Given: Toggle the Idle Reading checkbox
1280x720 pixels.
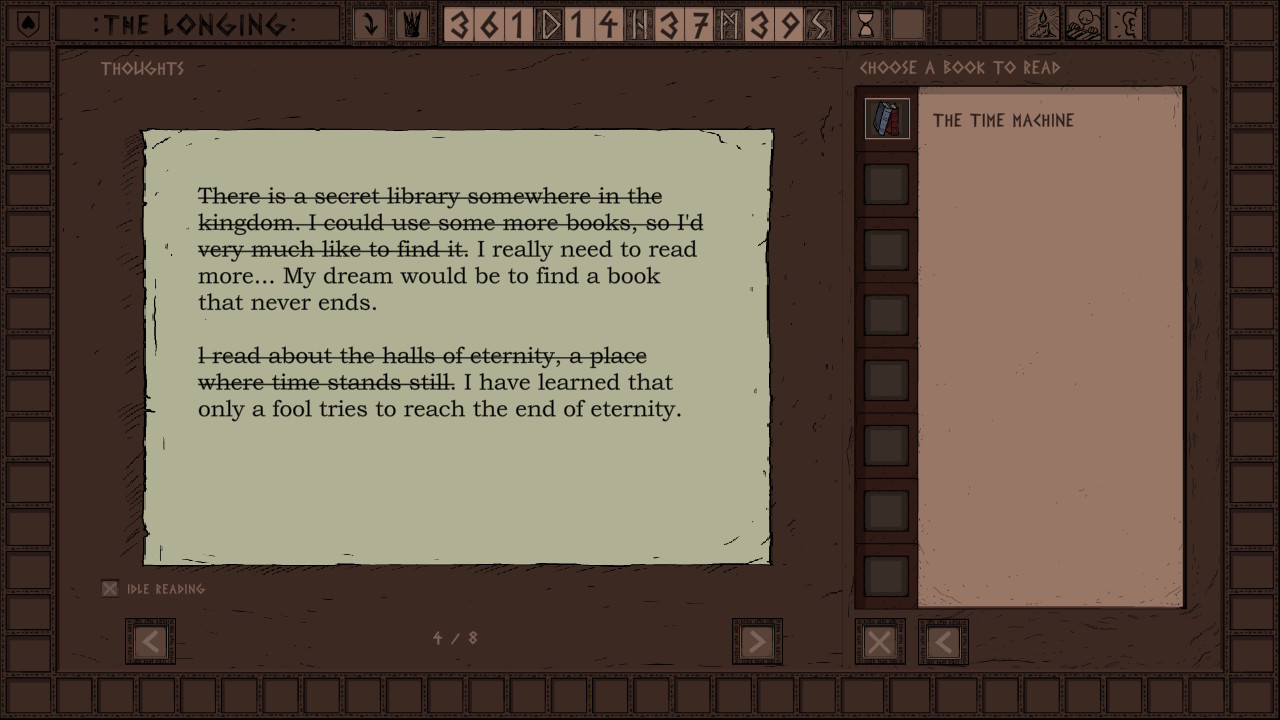Looking at the screenshot, I should click(x=110, y=589).
